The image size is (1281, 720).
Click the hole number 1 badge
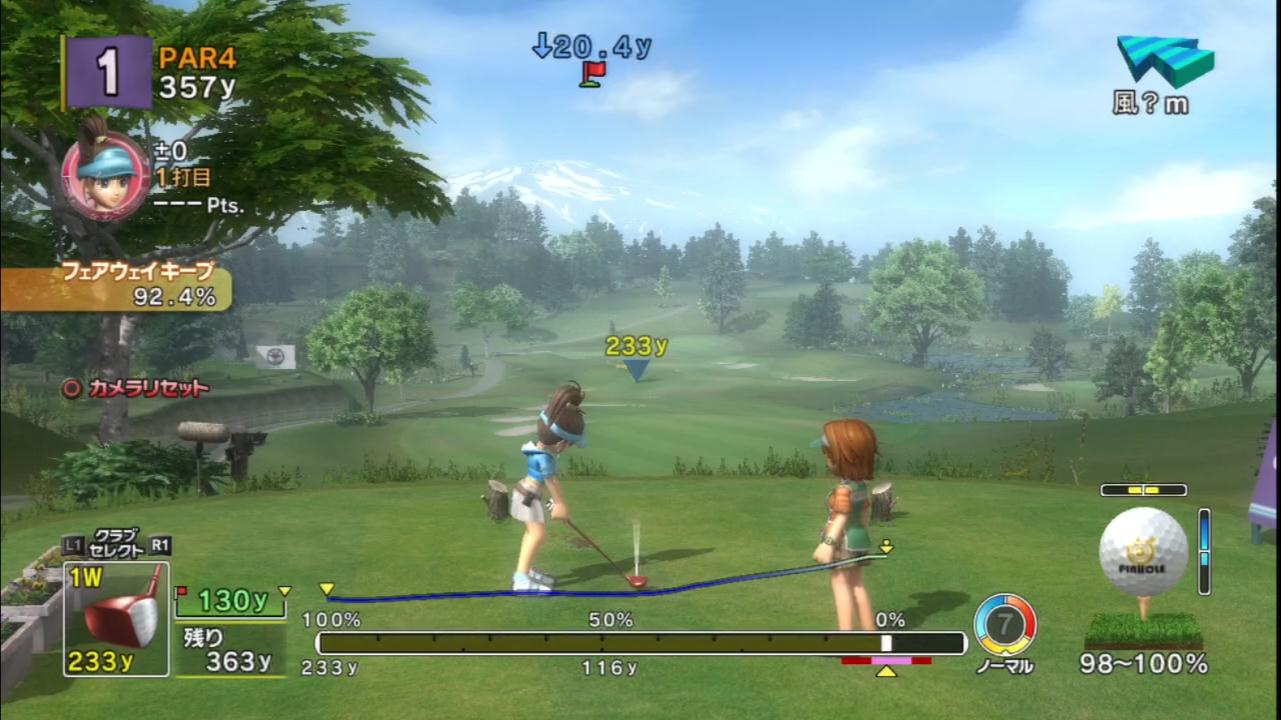coord(108,71)
